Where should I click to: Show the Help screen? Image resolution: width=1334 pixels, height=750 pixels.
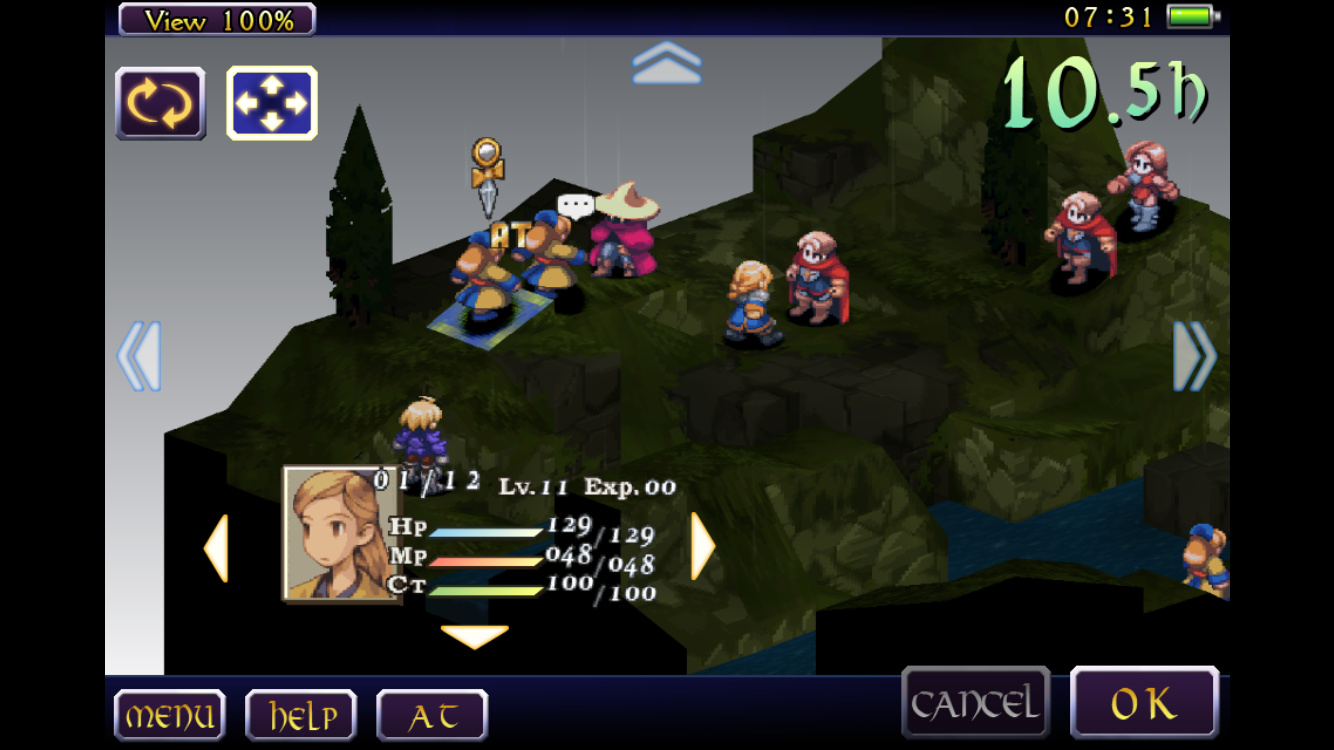(x=300, y=716)
